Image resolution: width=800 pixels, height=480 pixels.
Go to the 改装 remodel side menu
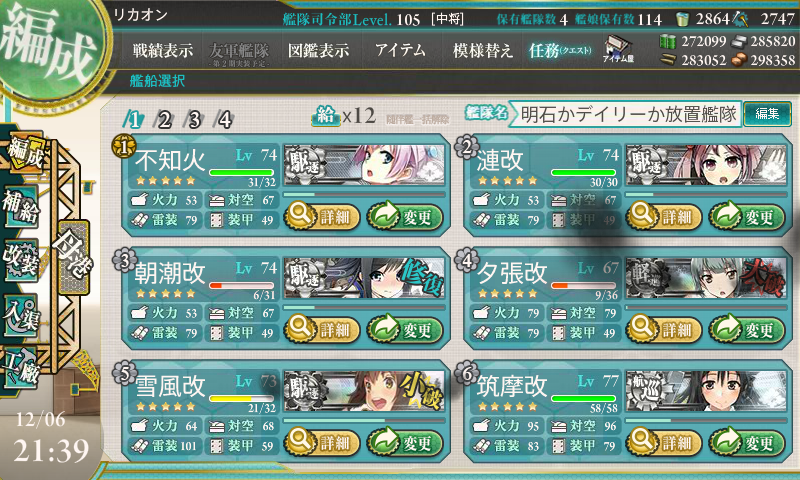coord(24,257)
